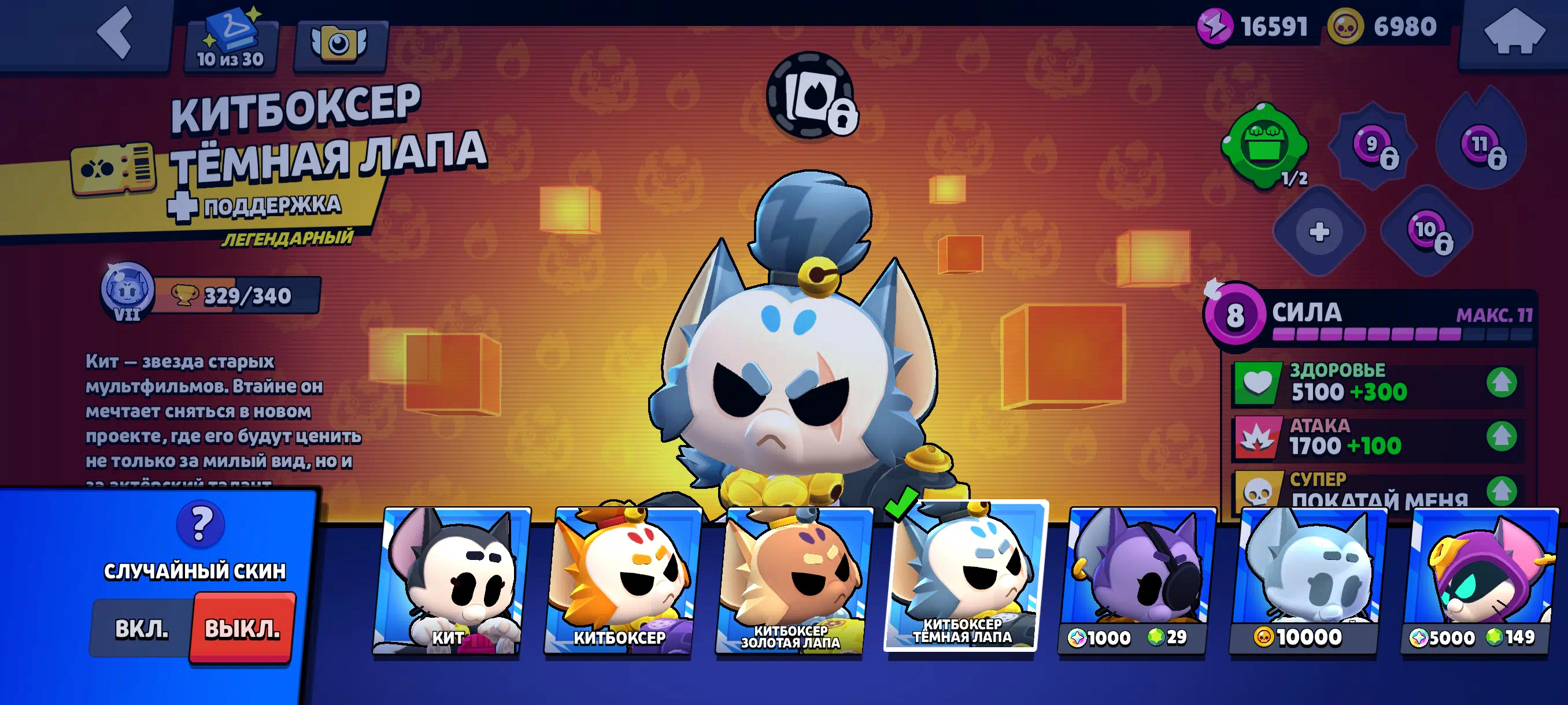Image resolution: width=1568 pixels, height=705 pixels.
Task: Show random skin help question mark
Action: pos(200,523)
